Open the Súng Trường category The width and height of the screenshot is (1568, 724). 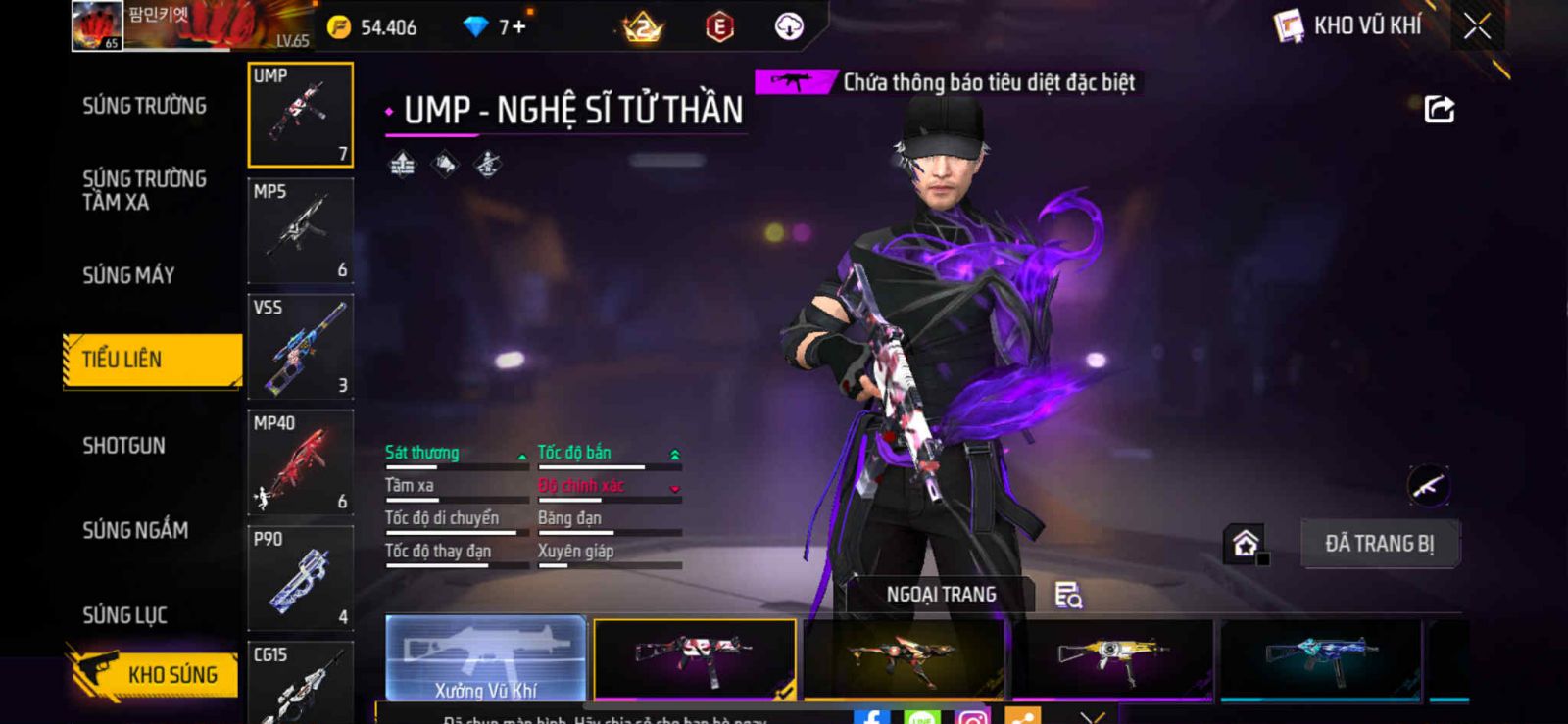[x=144, y=106]
